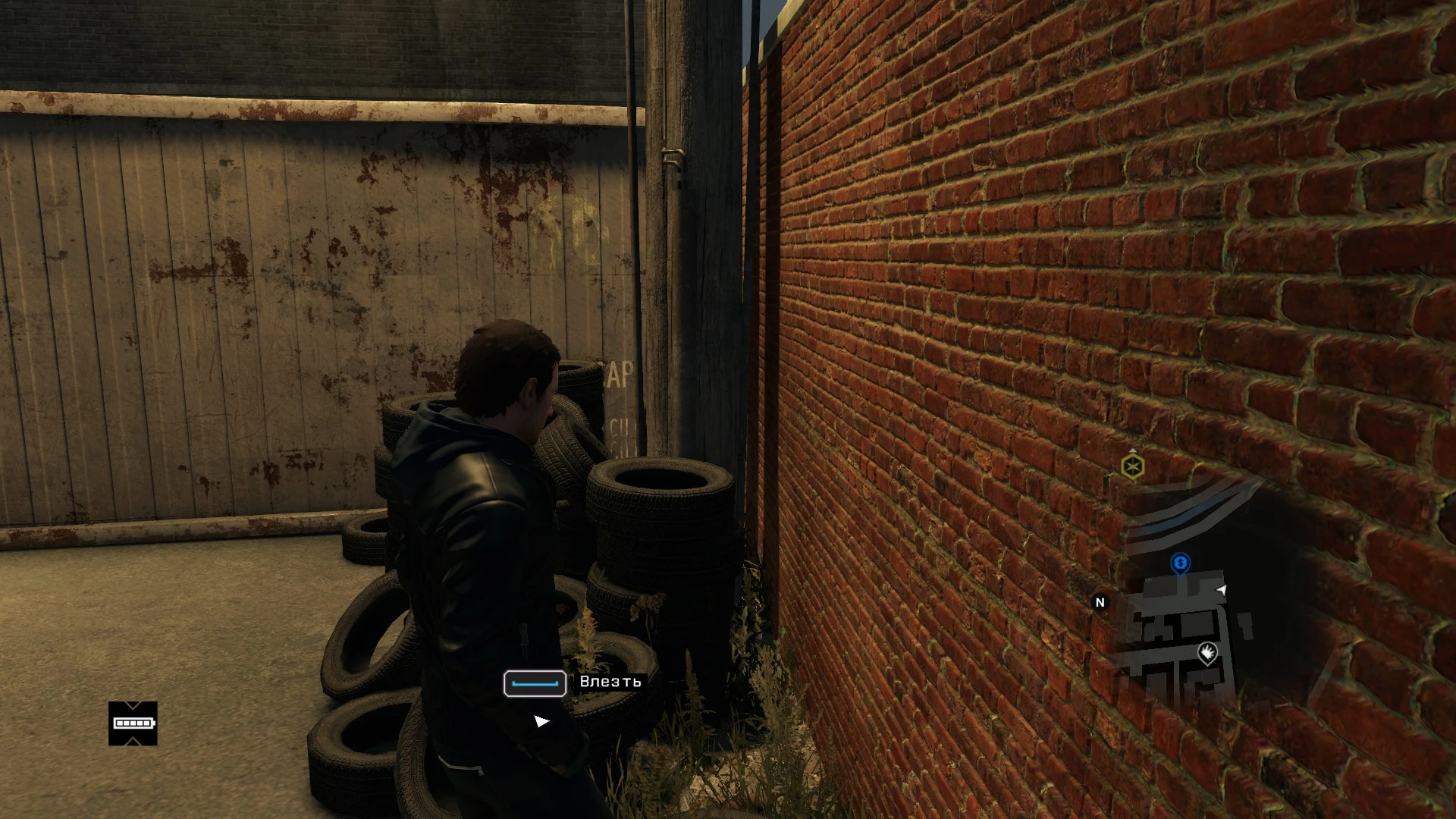
Task: Select the white triangle cursor near the tire pile
Action: point(541,720)
